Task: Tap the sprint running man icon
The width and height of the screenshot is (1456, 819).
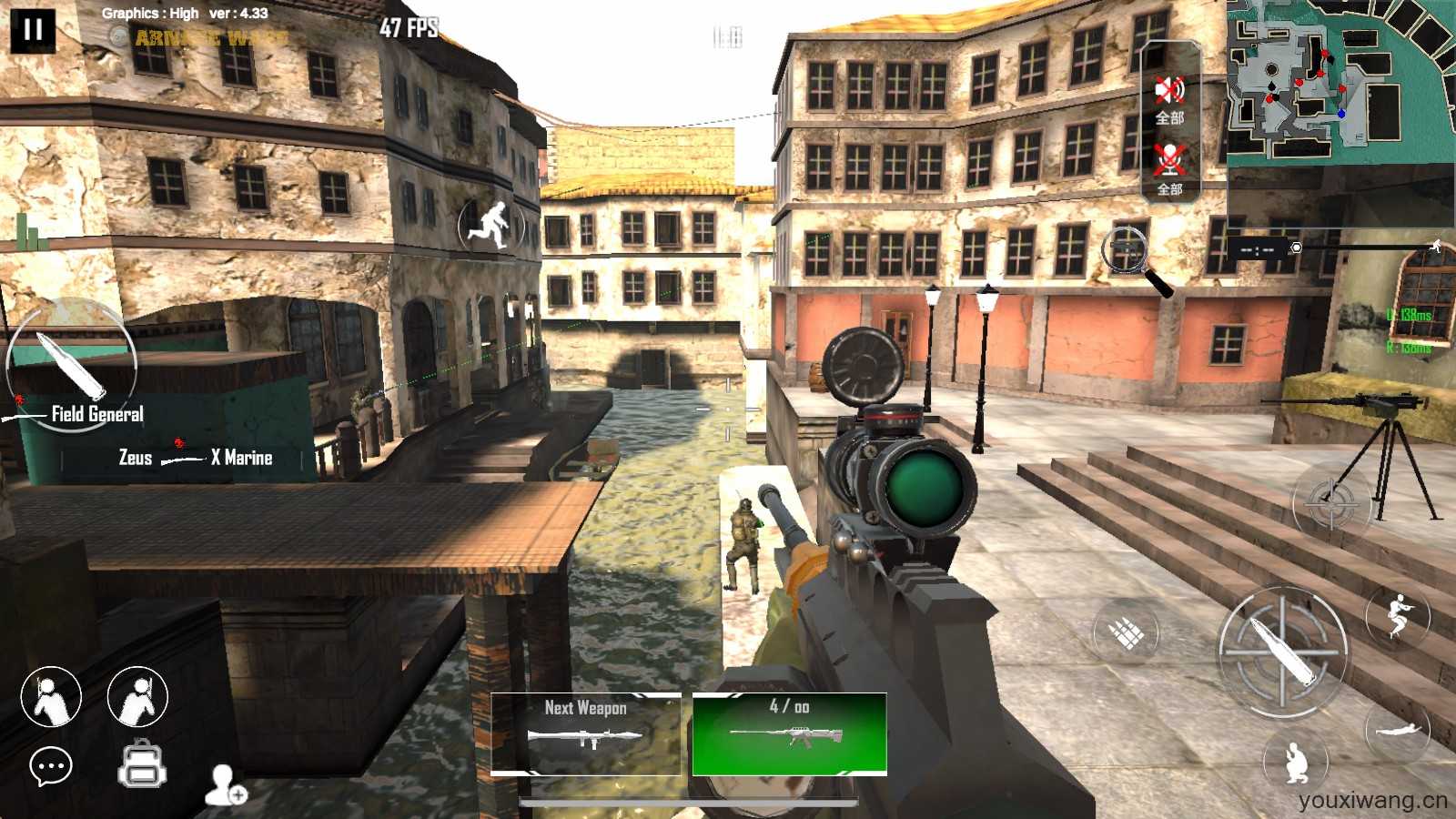Action: pyautogui.click(x=492, y=224)
